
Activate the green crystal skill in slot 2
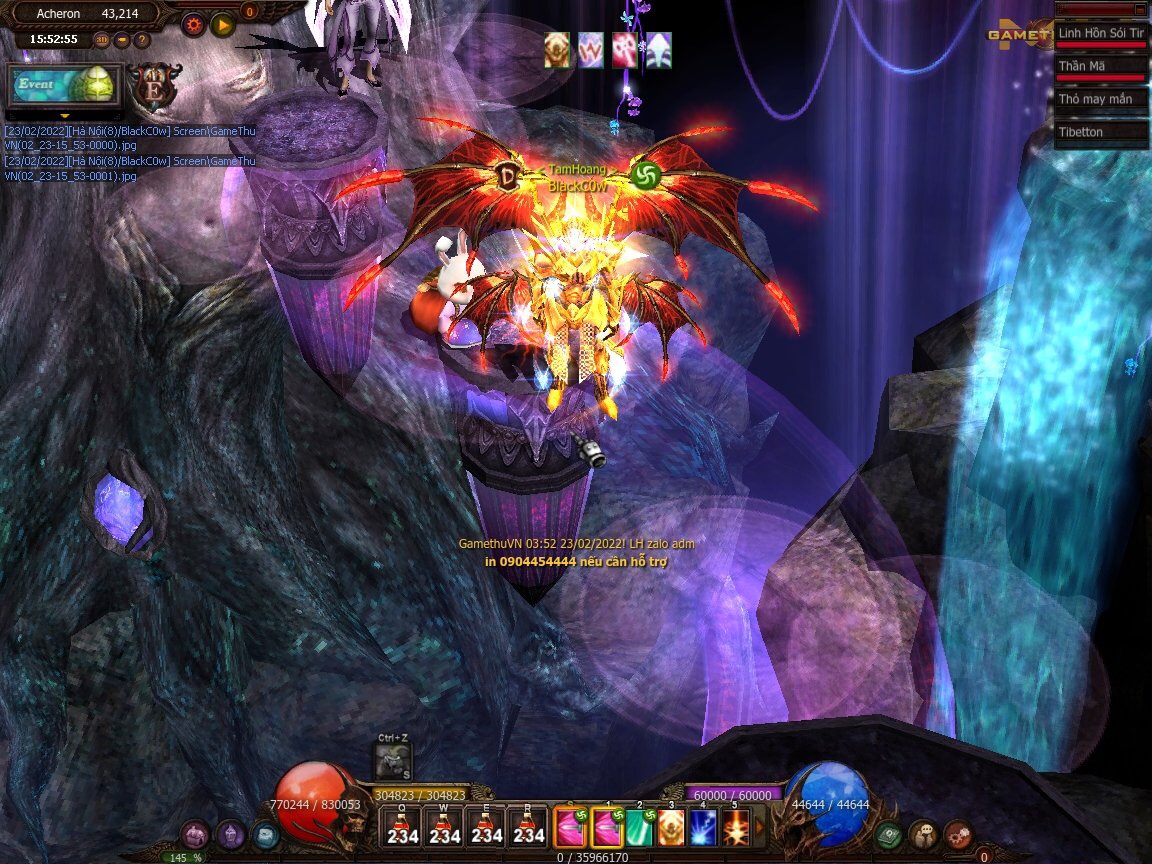coord(639,828)
